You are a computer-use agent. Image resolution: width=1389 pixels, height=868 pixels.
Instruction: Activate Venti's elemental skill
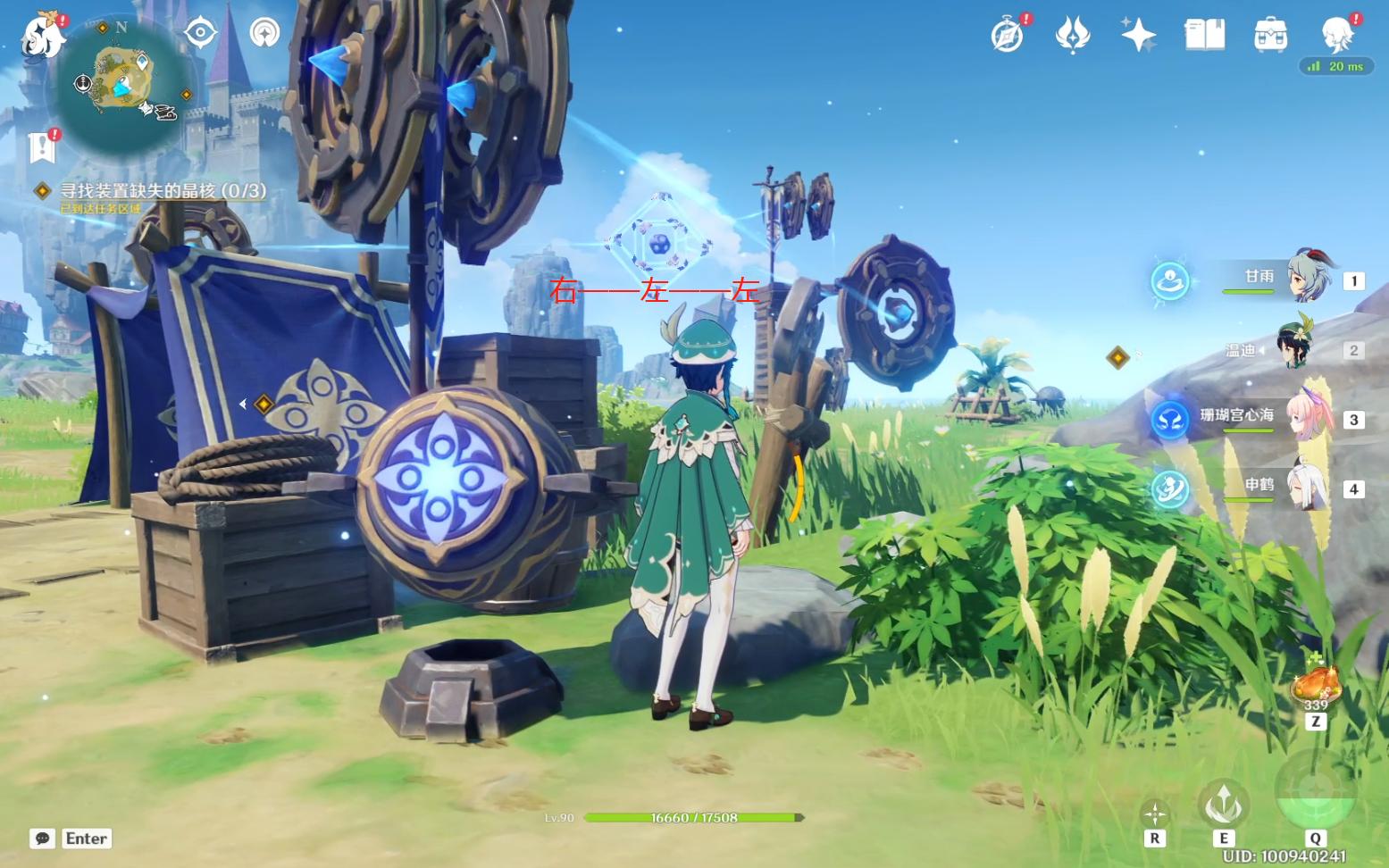[x=1223, y=803]
